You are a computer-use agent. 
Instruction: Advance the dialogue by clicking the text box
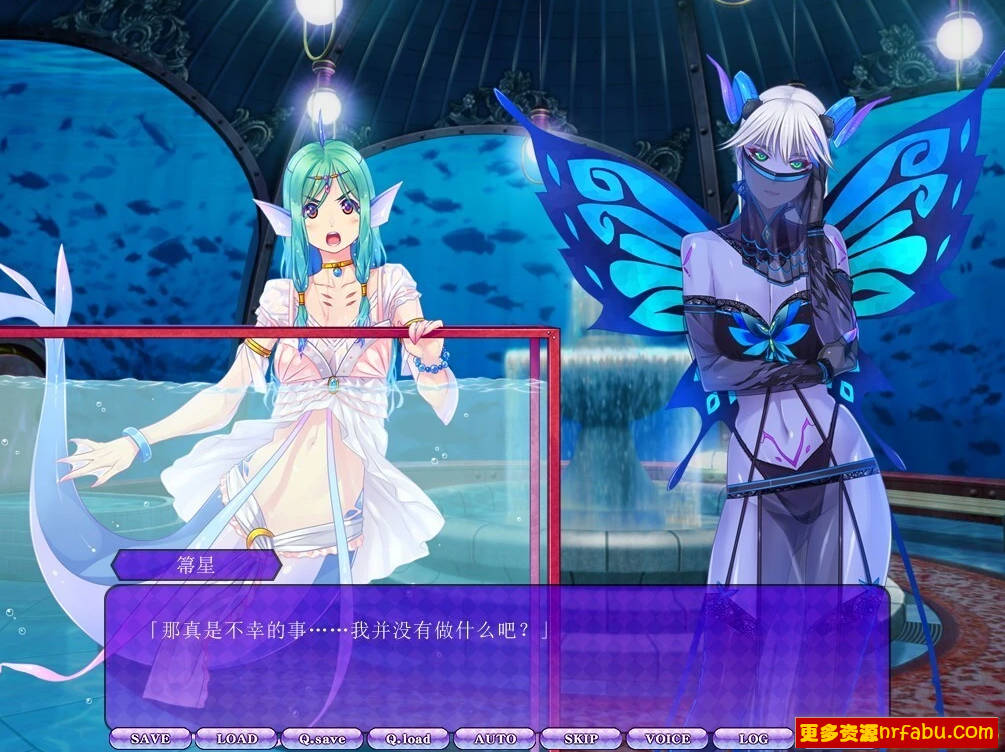(497, 660)
